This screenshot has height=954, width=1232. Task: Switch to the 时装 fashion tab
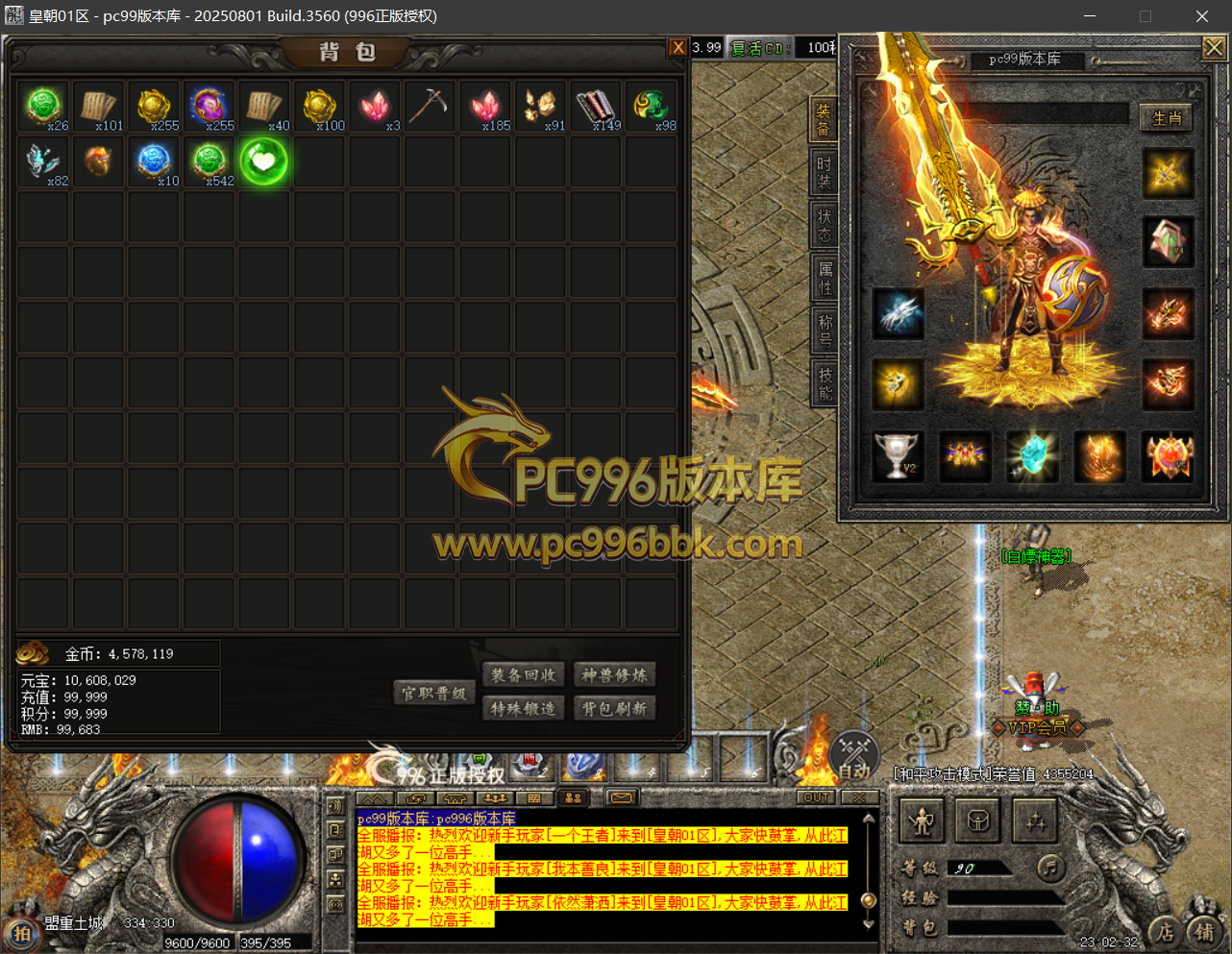click(825, 173)
